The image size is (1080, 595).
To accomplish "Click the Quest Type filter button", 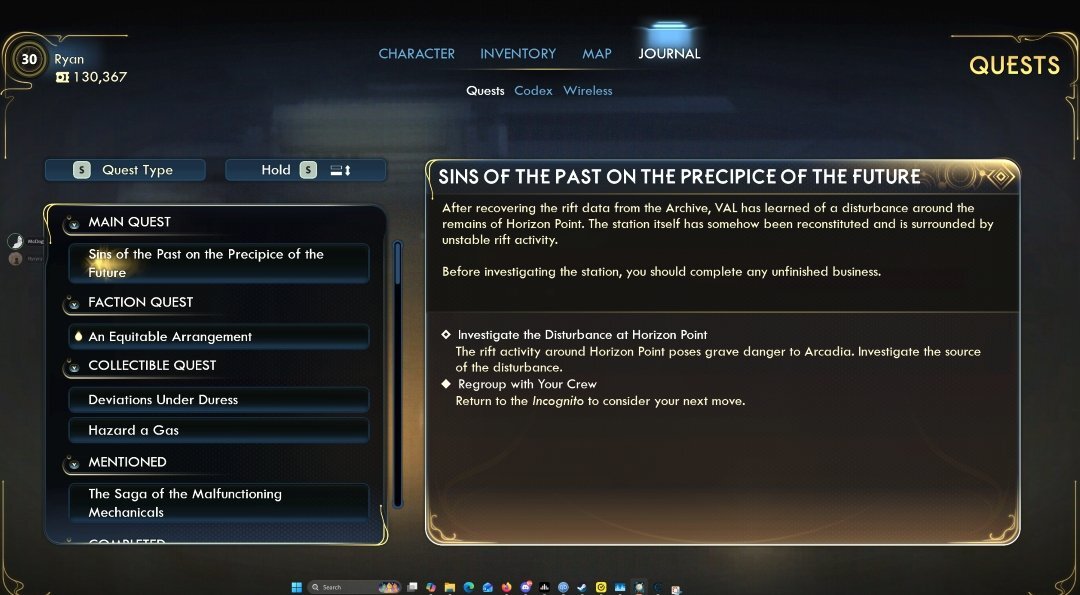I will click(125, 170).
